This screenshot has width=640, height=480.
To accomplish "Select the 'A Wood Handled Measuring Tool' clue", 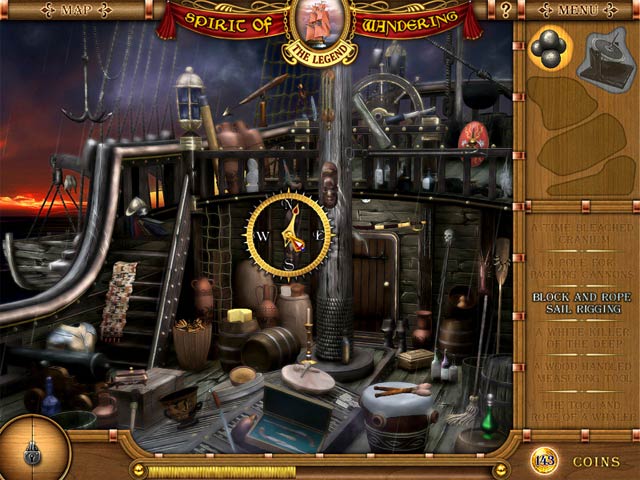I will tap(577, 375).
